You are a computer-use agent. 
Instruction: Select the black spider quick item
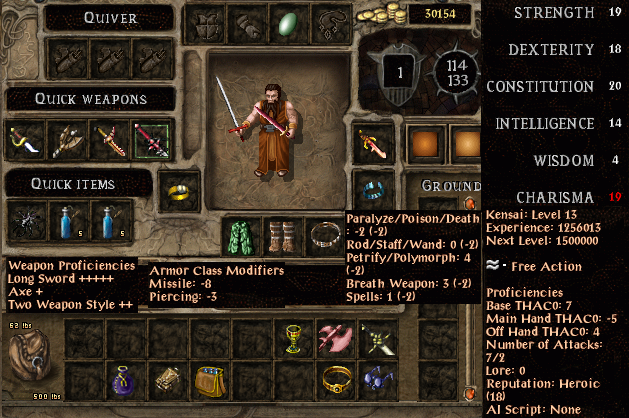click(23, 216)
